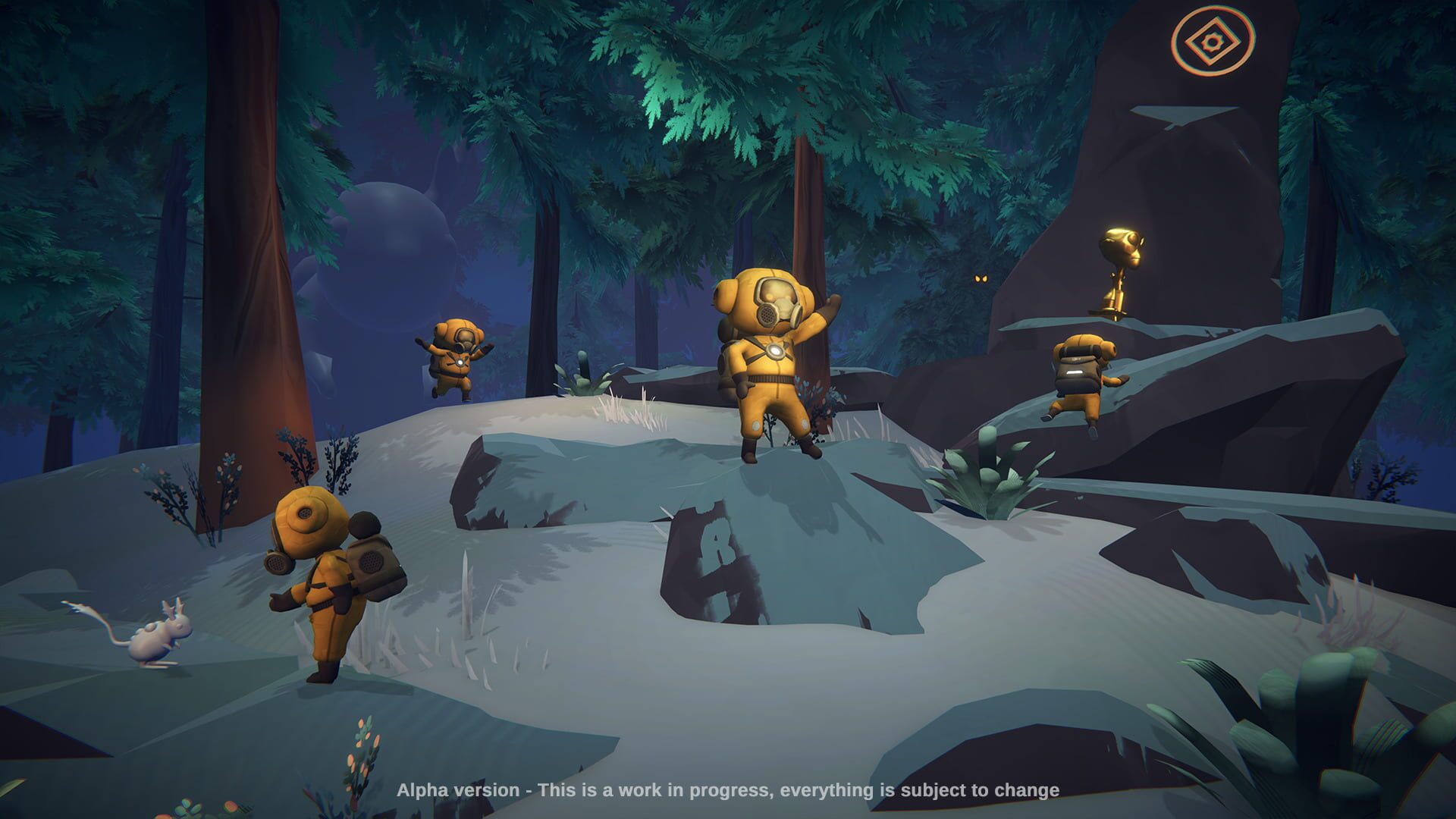Click the gas mask of the waving explorer

point(773,306)
